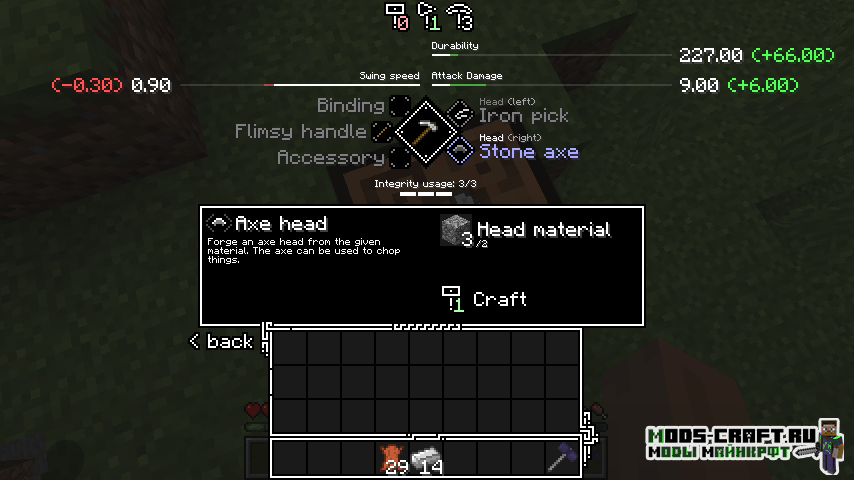Open the Accessory part slot
Screen dimensions: 854x480
pyautogui.click(x=400, y=158)
